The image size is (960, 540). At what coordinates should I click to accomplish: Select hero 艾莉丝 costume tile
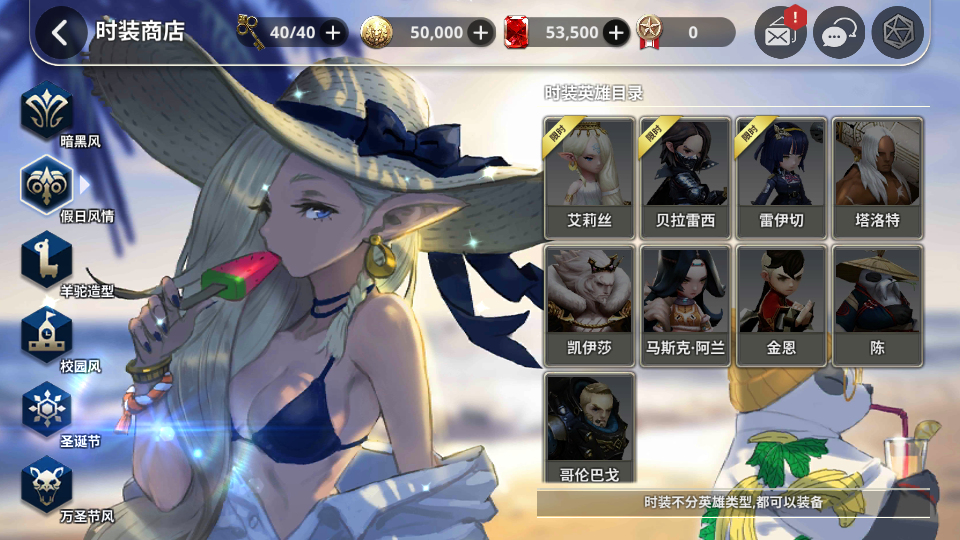pyautogui.click(x=590, y=177)
